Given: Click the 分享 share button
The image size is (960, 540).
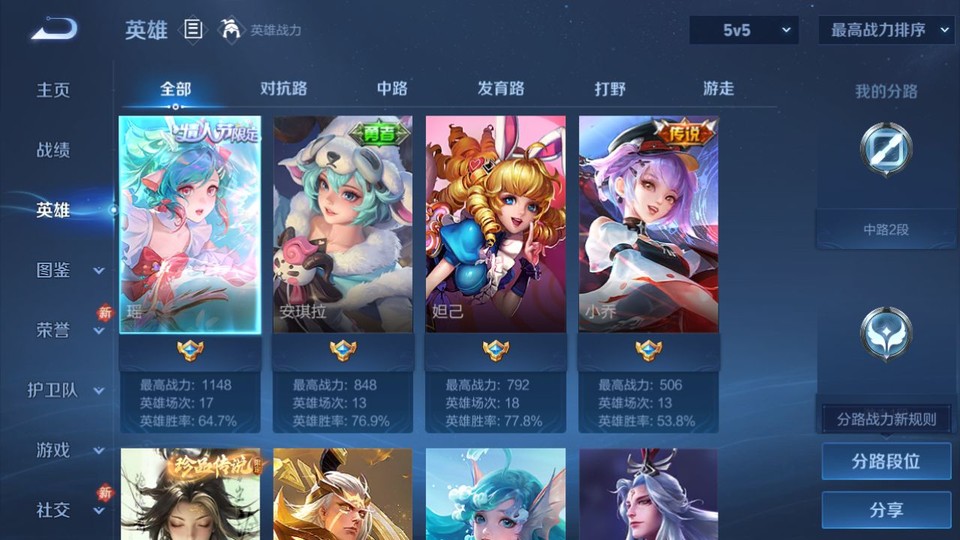Looking at the screenshot, I should point(886,510).
